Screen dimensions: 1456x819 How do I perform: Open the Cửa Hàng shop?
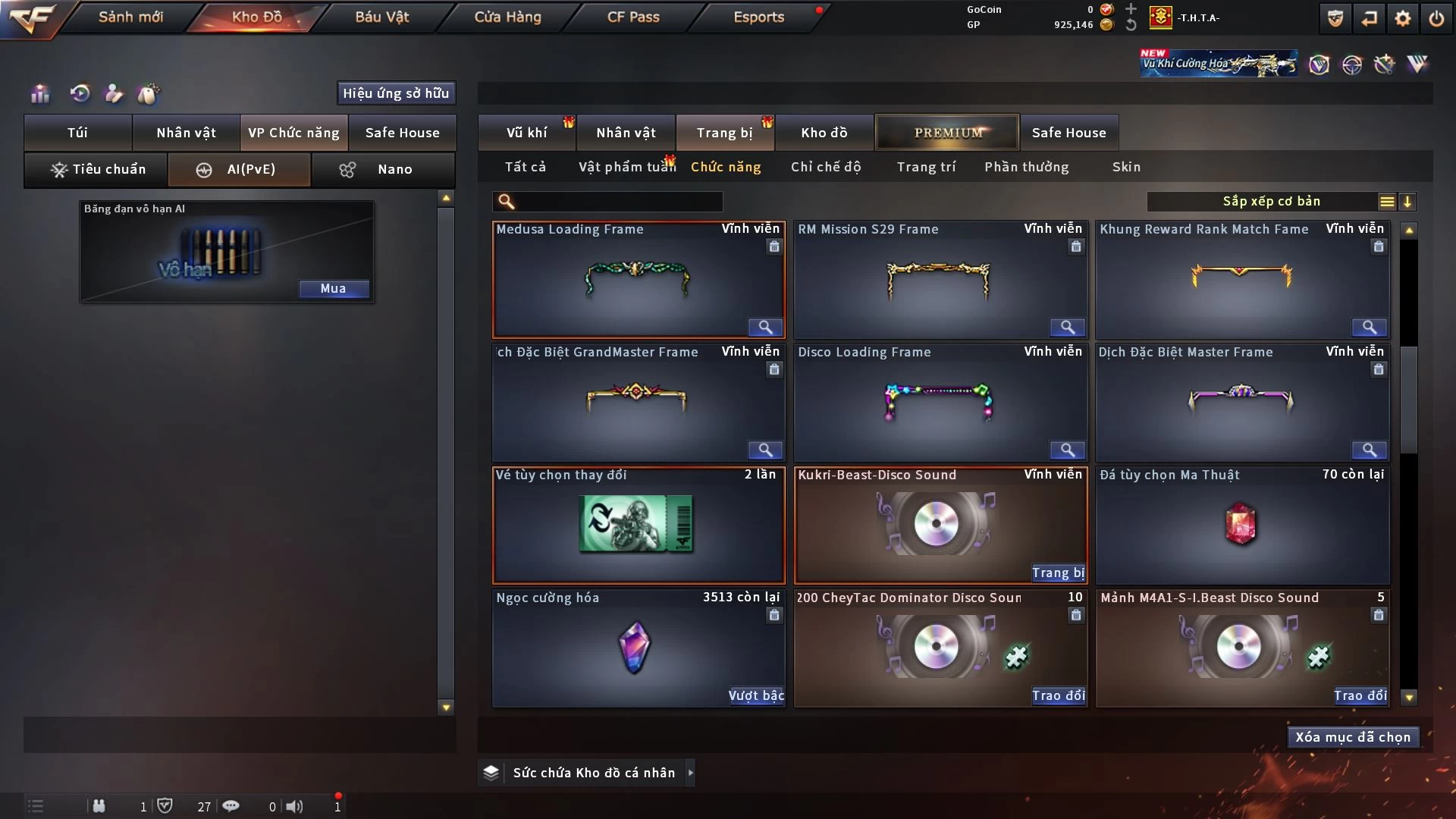507,17
